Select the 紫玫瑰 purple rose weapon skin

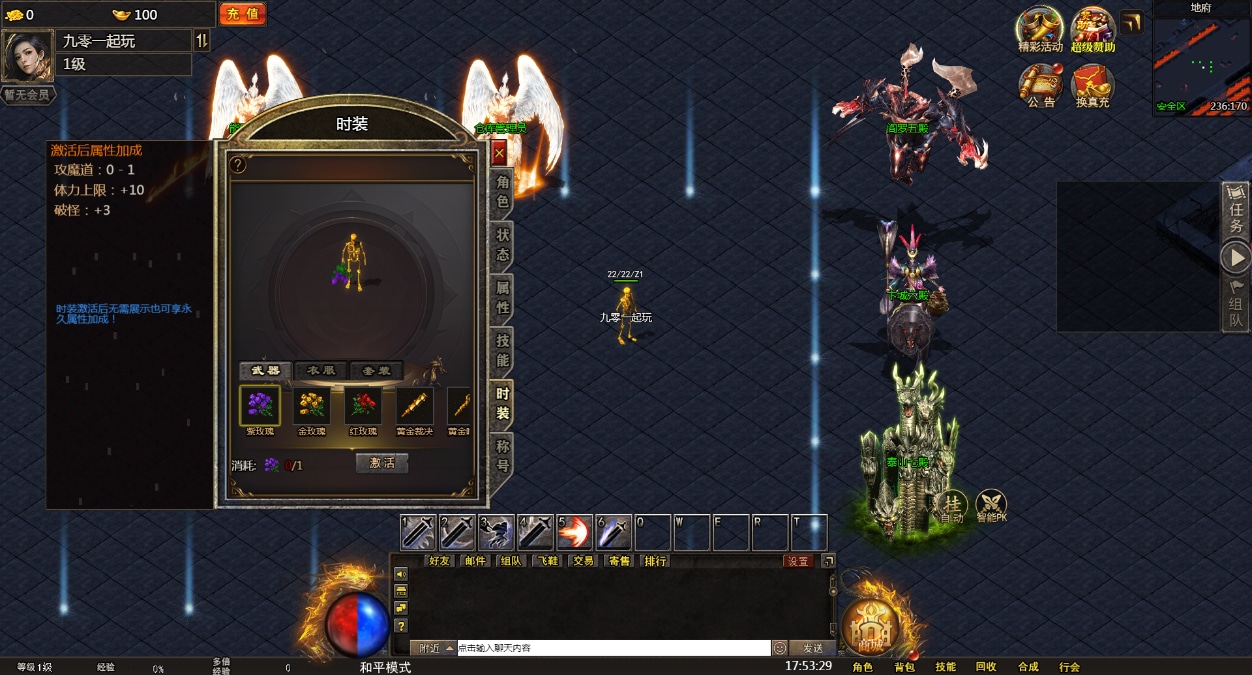[x=260, y=406]
